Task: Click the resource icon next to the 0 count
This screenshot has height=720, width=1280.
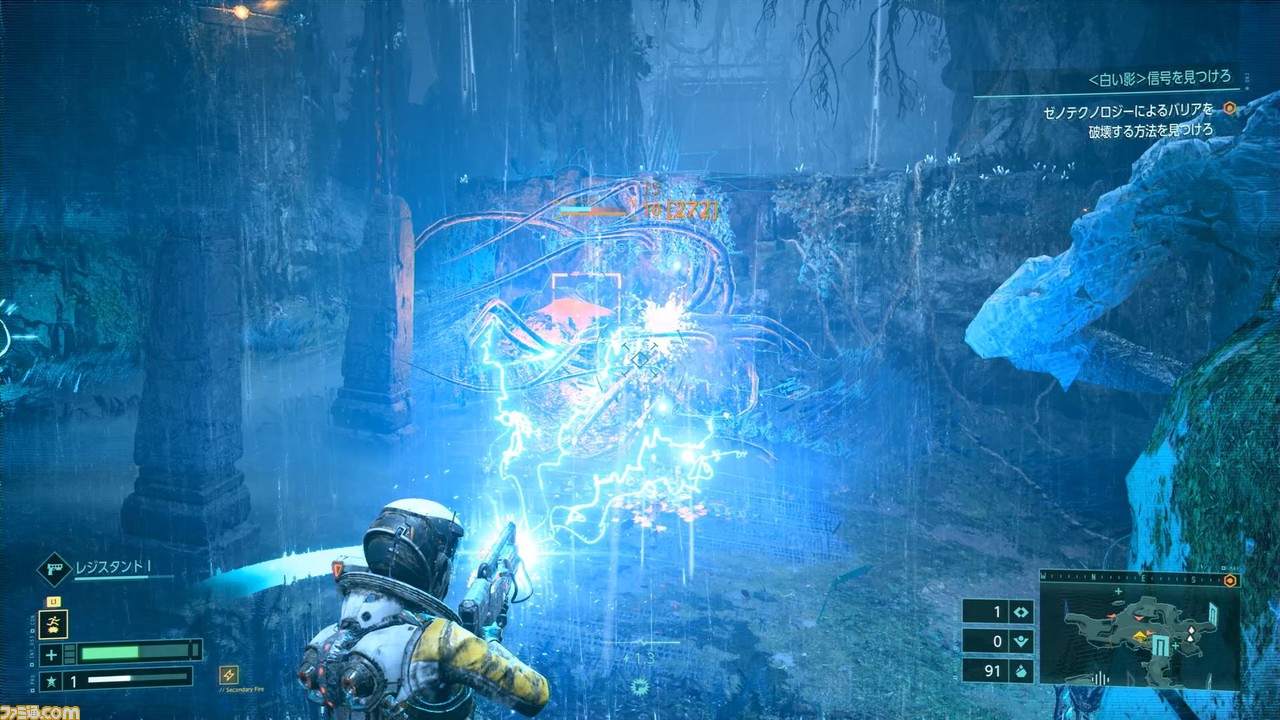Action: [x=1021, y=641]
